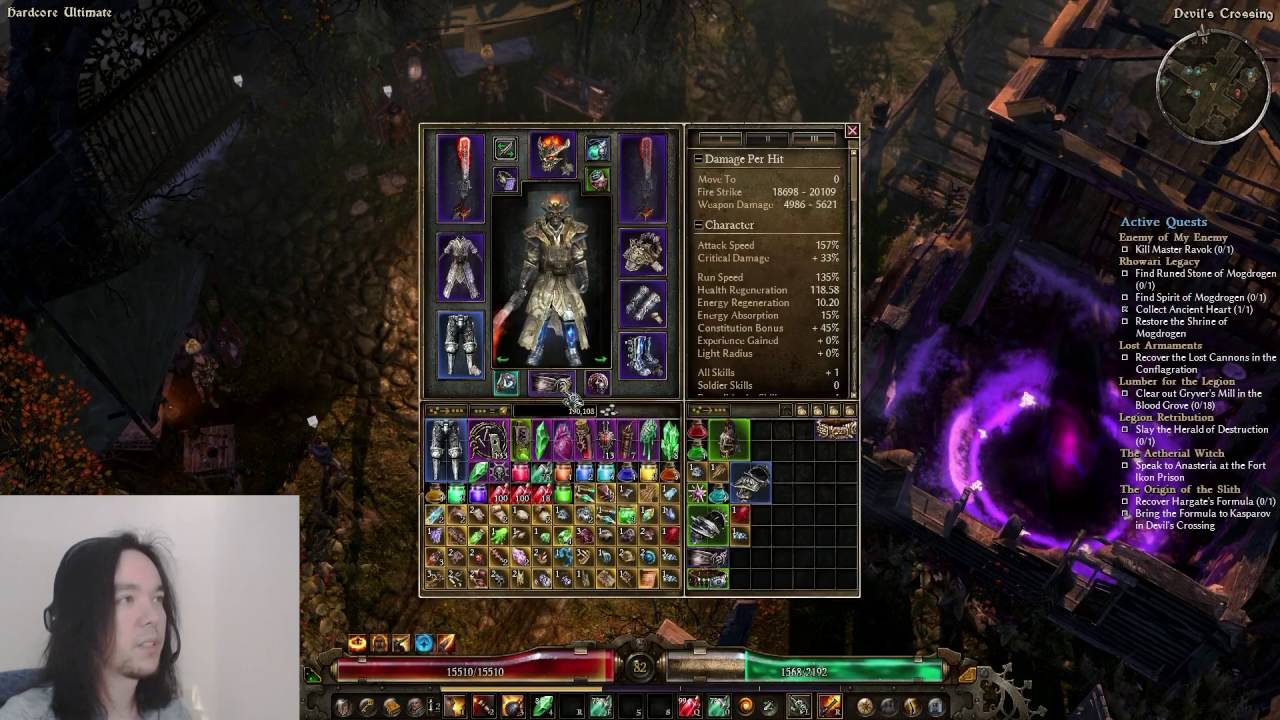
Task: Select the equipped shoulder armor slot
Action: [643, 253]
